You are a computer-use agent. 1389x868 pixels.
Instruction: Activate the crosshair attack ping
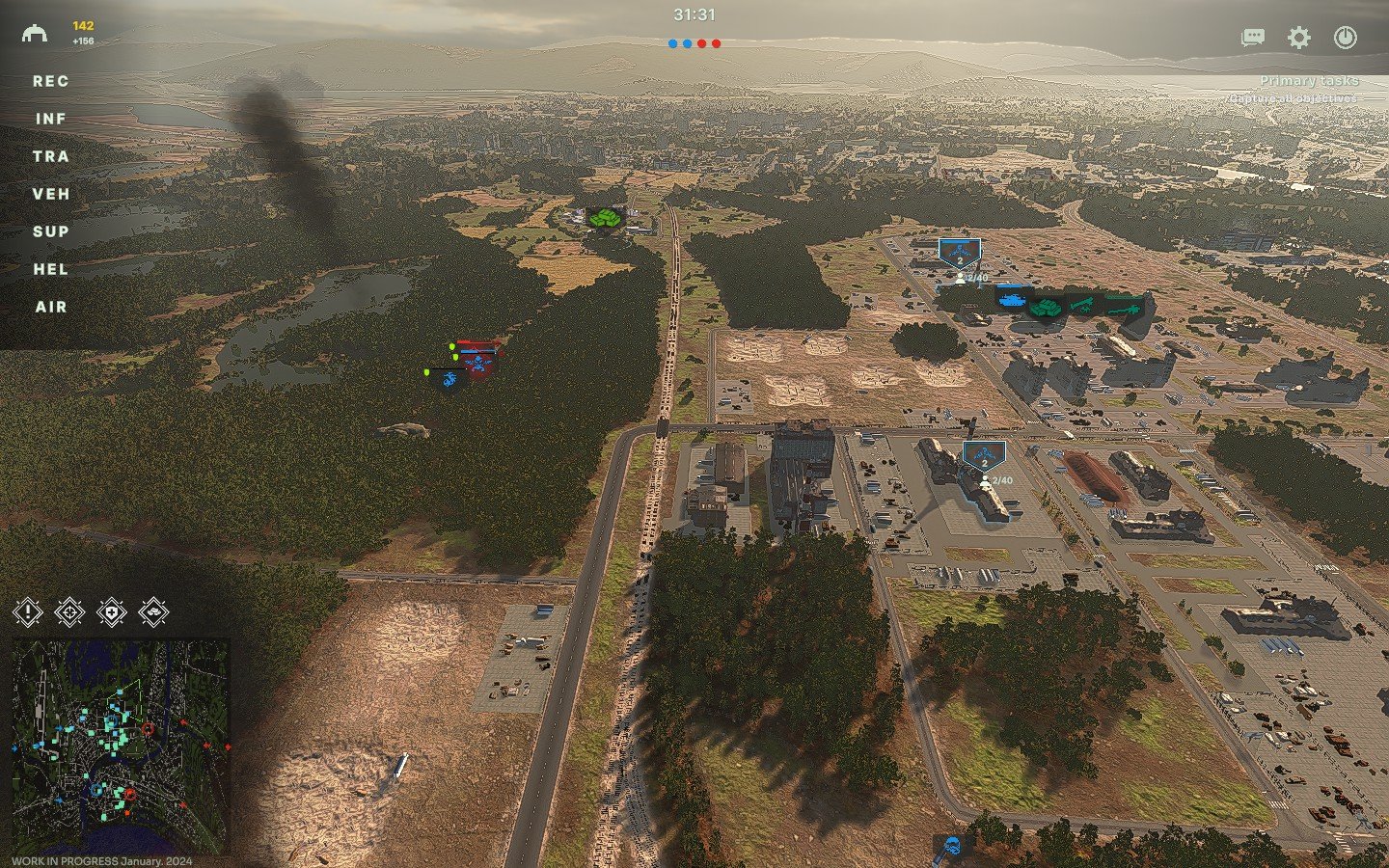tap(69, 611)
